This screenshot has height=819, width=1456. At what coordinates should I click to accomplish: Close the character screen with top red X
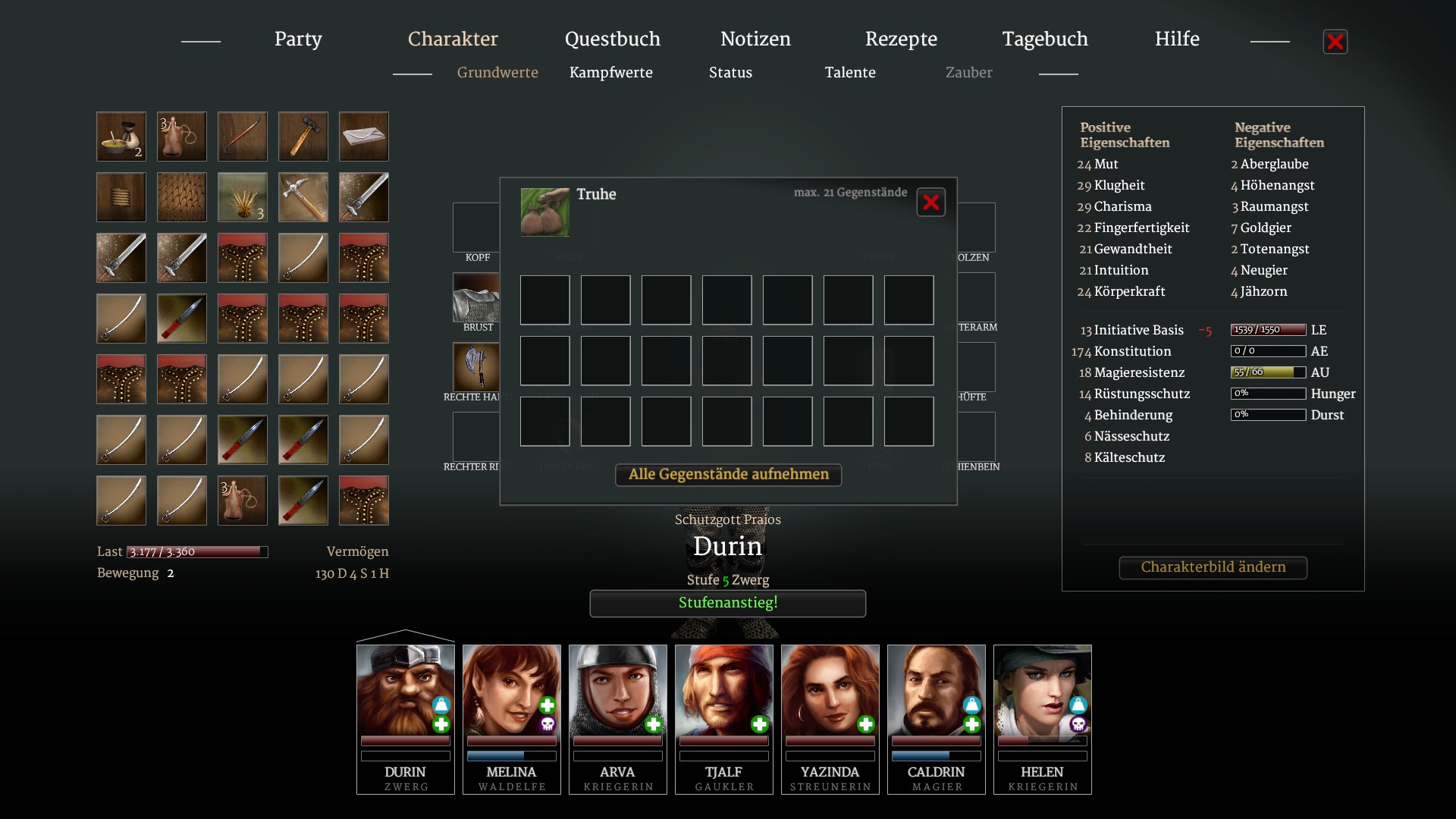pos(1335,42)
